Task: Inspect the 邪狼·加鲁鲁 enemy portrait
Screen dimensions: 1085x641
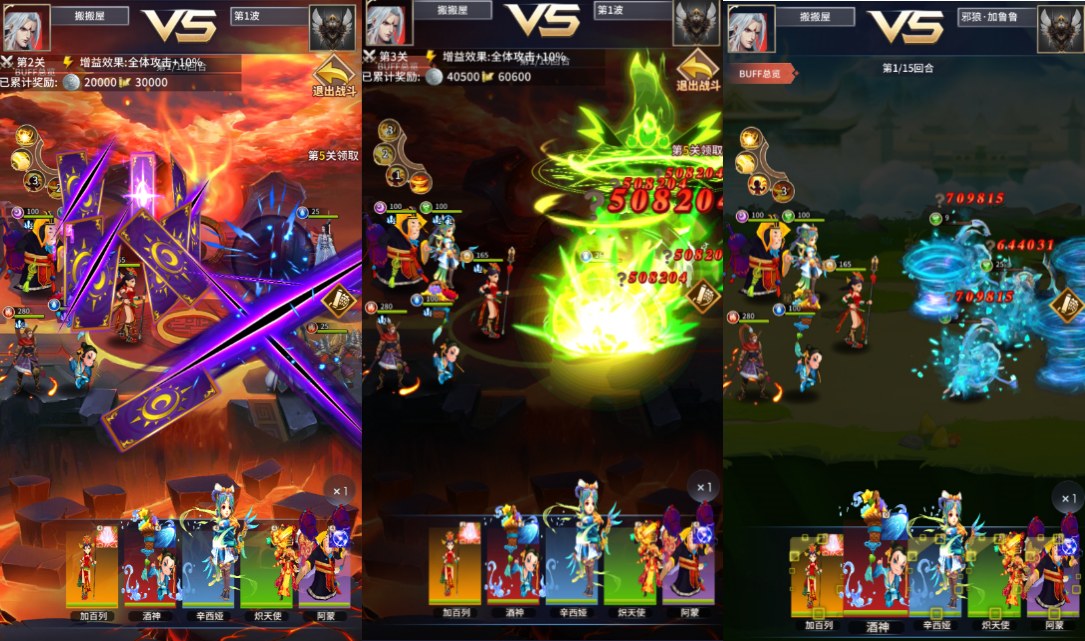Action: click(1060, 28)
